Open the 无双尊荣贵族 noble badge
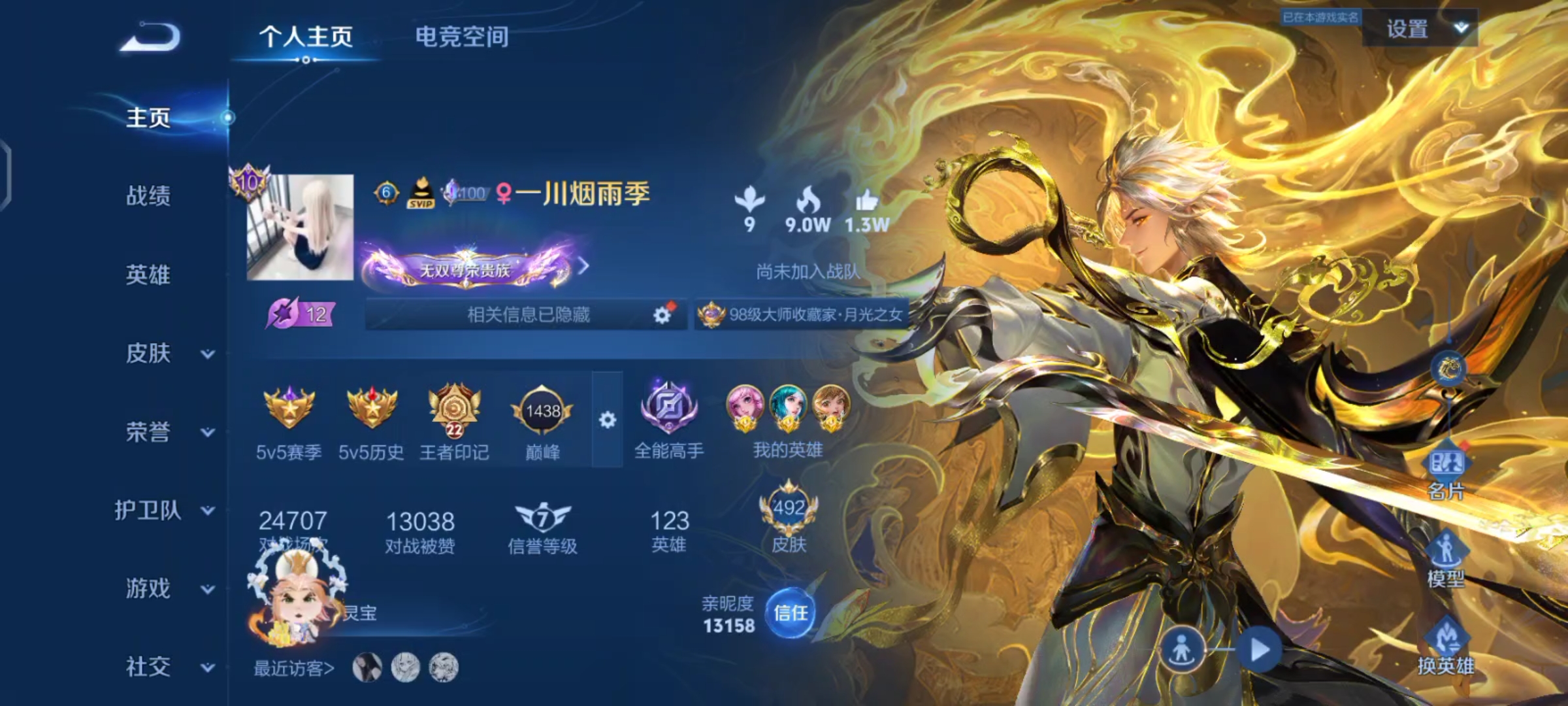The width and height of the screenshot is (1568, 706). coord(465,269)
